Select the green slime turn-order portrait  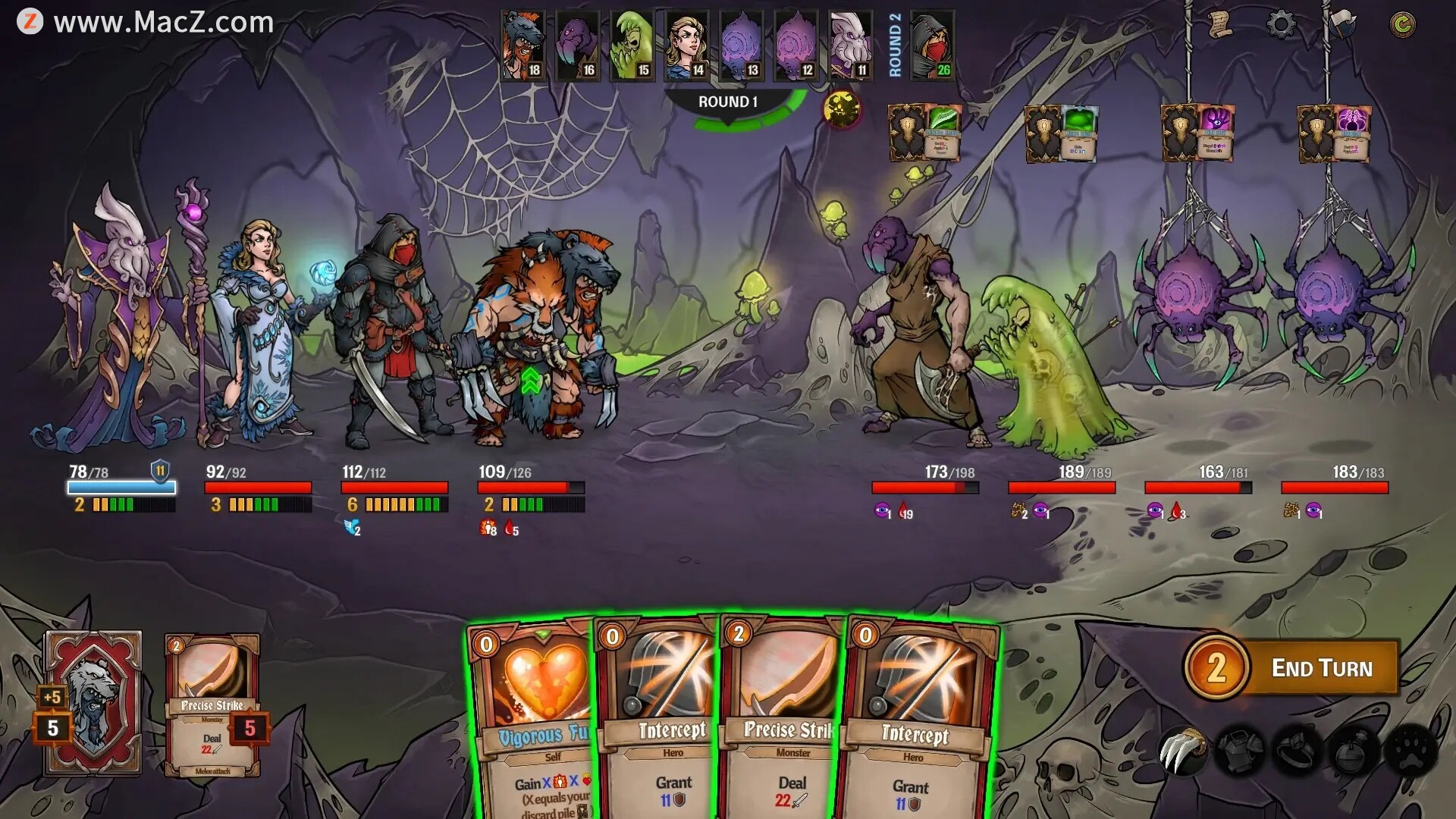point(632,45)
